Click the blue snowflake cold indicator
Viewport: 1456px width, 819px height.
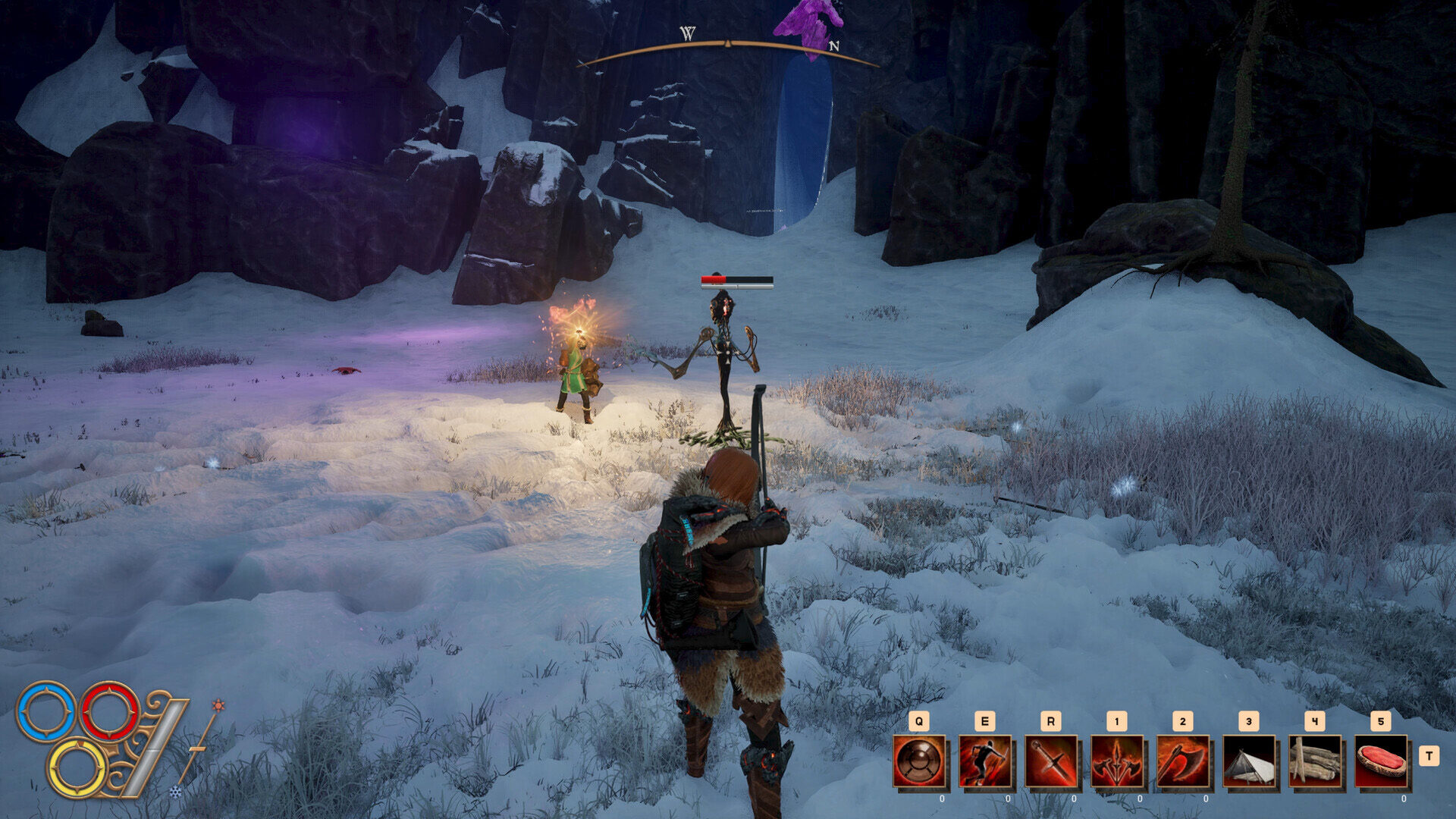[x=176, y=792]
